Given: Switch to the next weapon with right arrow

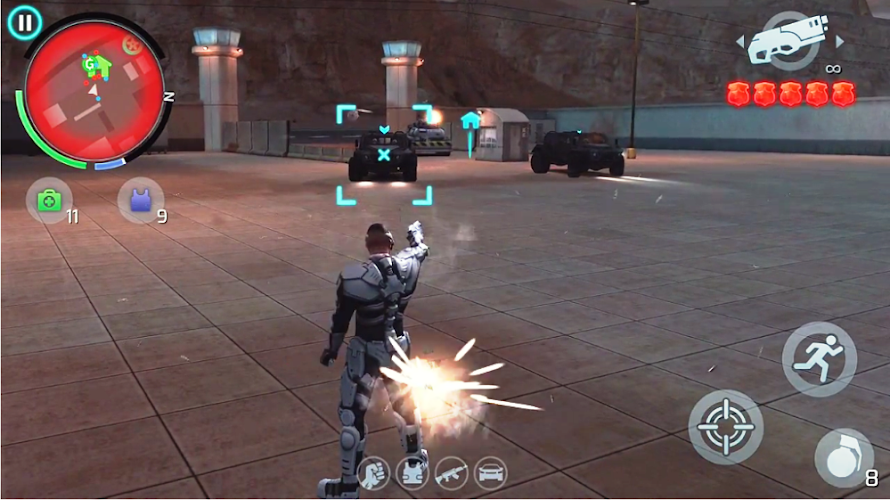Looking at the screenshot, I should tap(839, 42).
